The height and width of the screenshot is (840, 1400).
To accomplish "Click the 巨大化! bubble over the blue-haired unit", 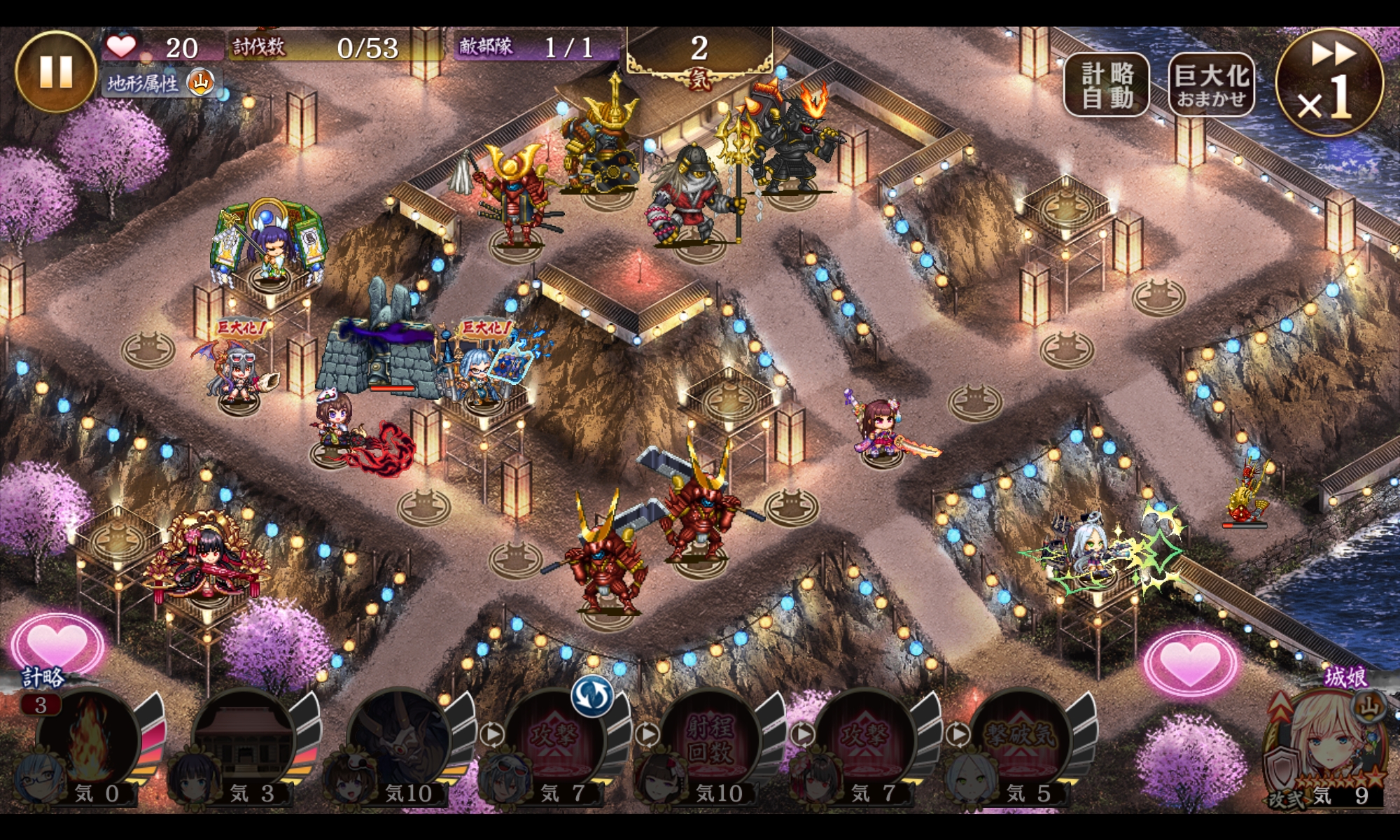I will click(x=486, y=328).
